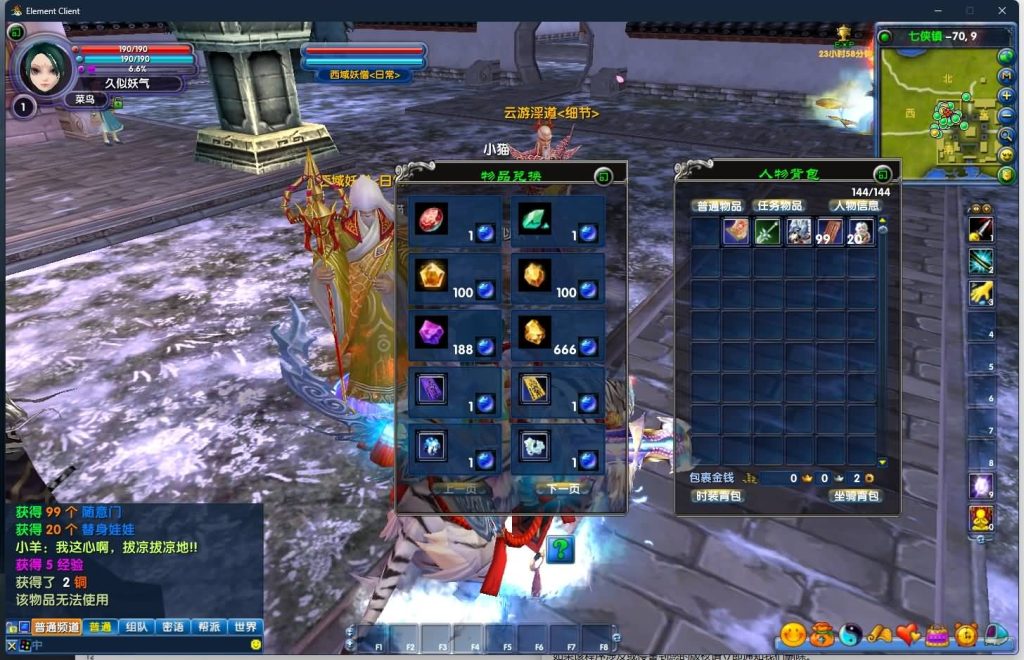The height and width of the screenshot is (660, 1024).
Task: Zoom out the minimap with minus button
Action: pyautogui.click(x=1006, y=115)
